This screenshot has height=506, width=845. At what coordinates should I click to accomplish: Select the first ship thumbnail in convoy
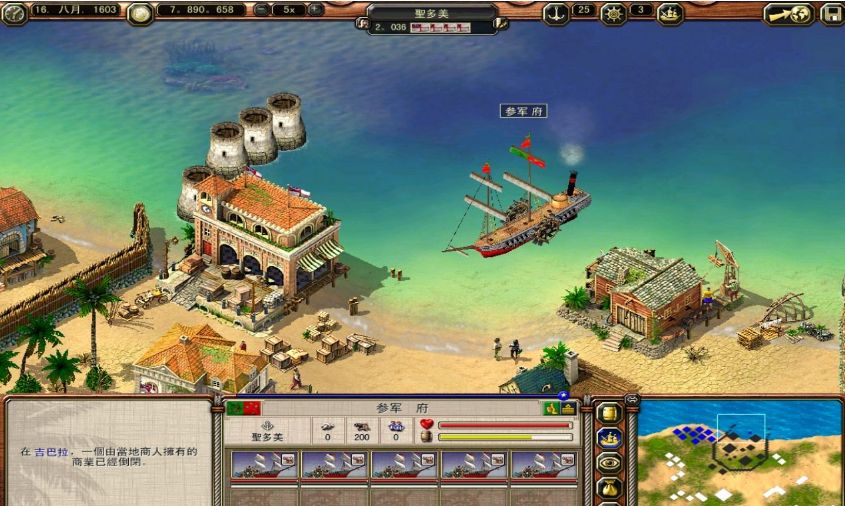[x=264, y=465]
